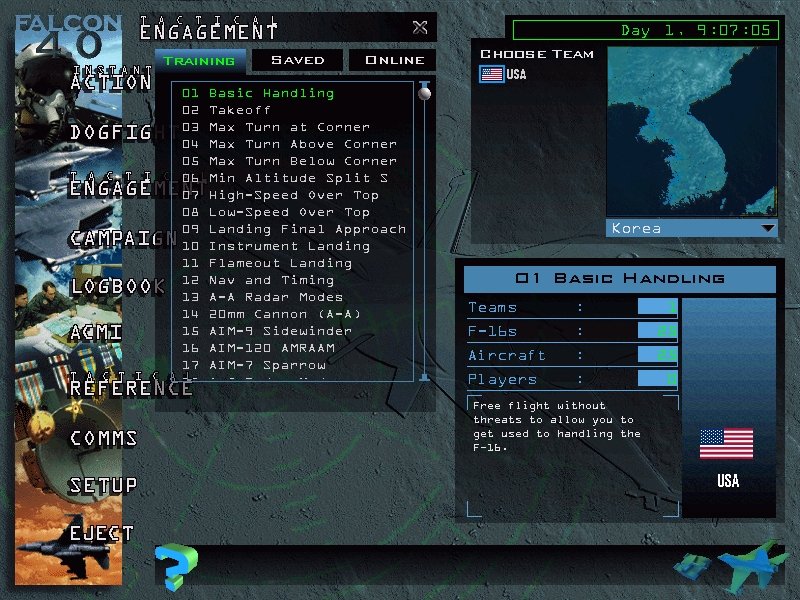This screenshot has height=600, width=800.
Task: Switch to the Saved tab
Action: (x=297, y=60)
